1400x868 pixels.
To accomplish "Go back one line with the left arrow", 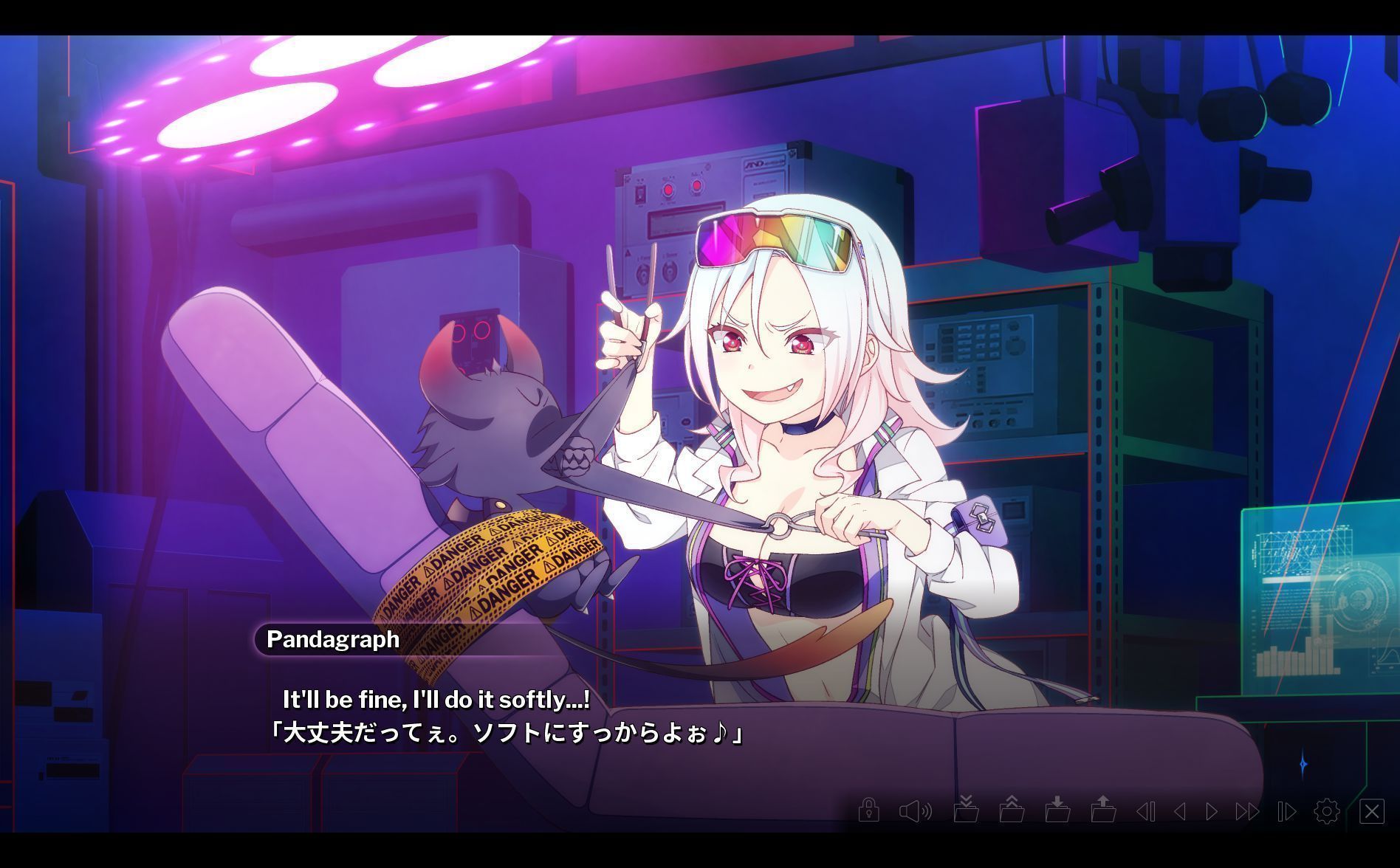I will click(1181, 810).
